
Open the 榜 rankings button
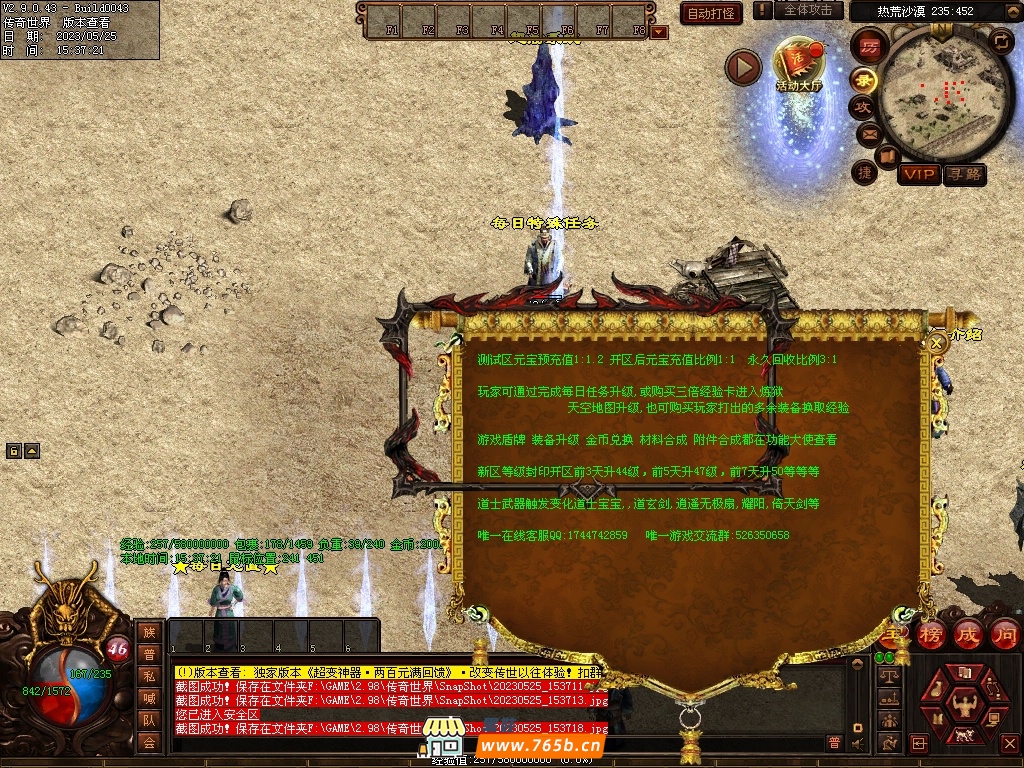pyautogui.click(x=930, y=634)
